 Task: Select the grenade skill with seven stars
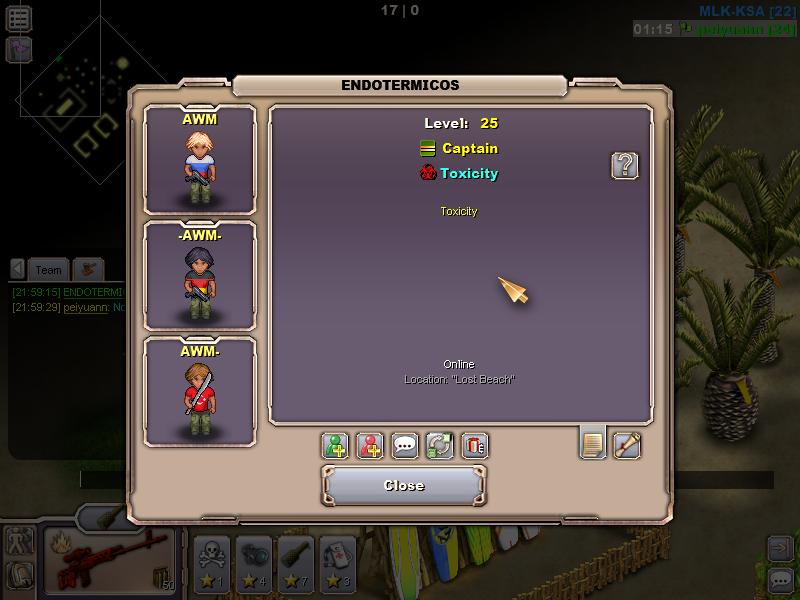point(296,562)
